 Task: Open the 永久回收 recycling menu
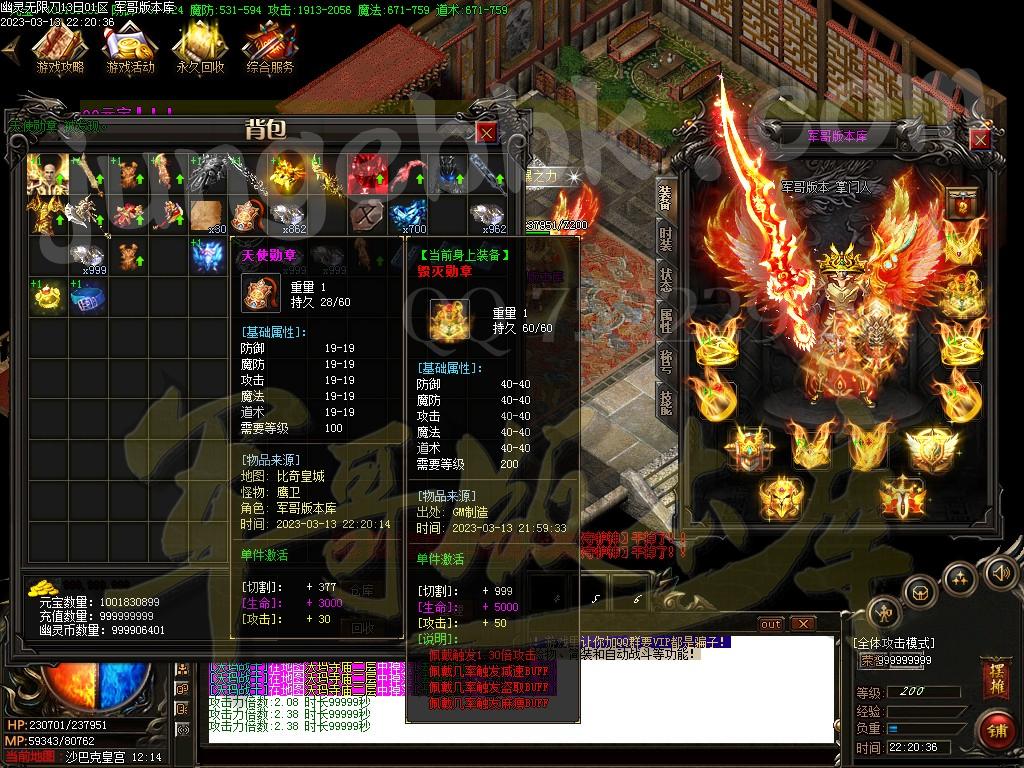coord(199,48)
